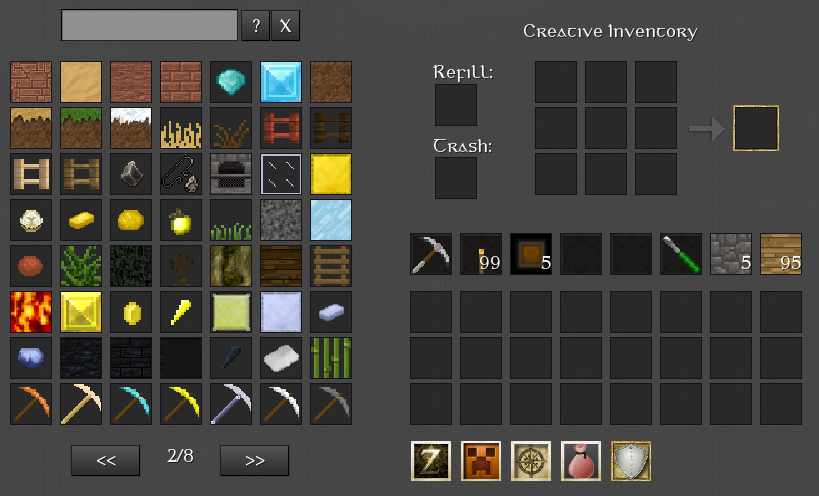Image resolution: width=819 pixels, height=496 pixels.
Task: Select the pickaxe in the hotbar
Action: (x=430, y=254)
